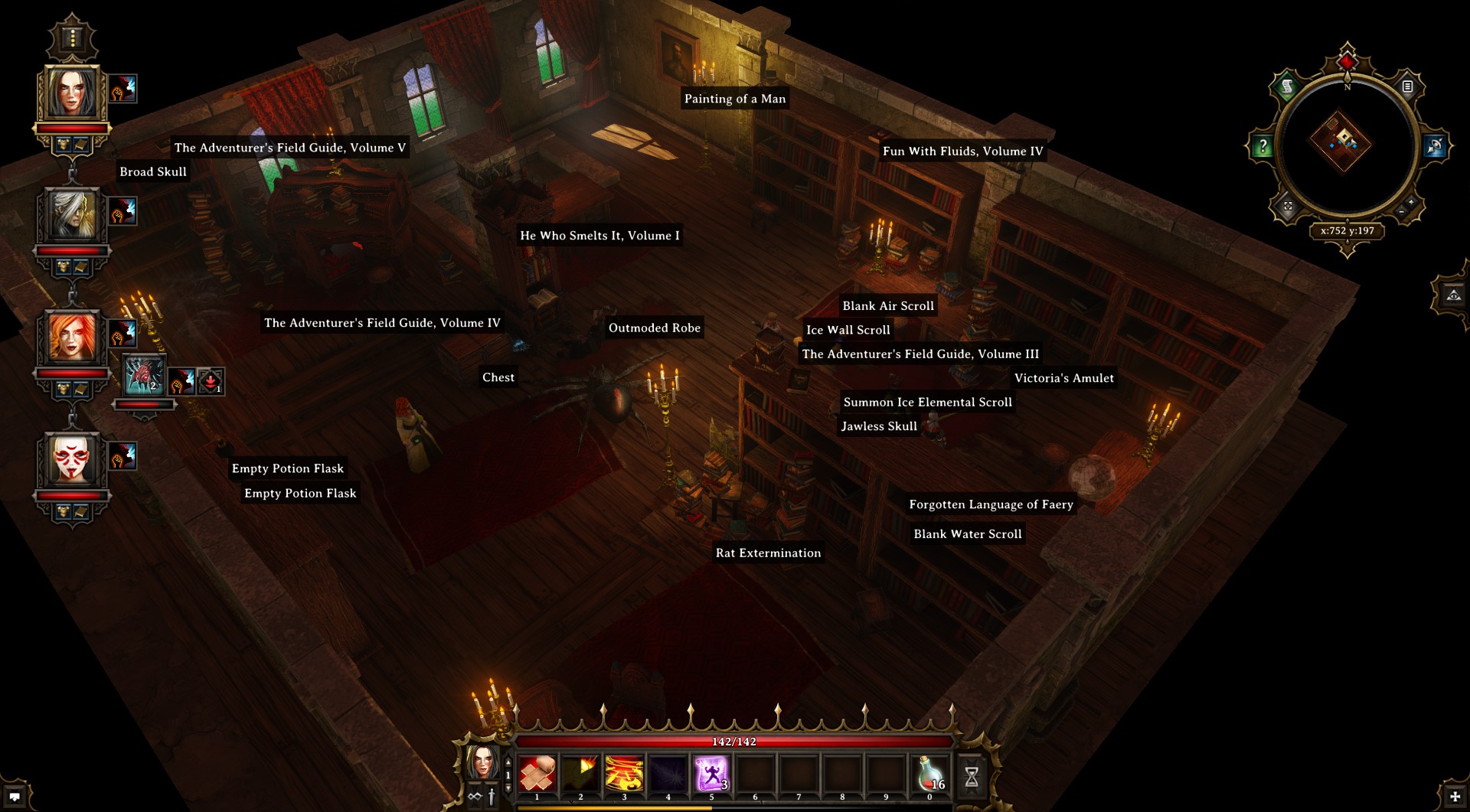Toggle the sword icon beside the hotbar portrait
This screenshot has width=1470, height=812.
coord(492,797)
